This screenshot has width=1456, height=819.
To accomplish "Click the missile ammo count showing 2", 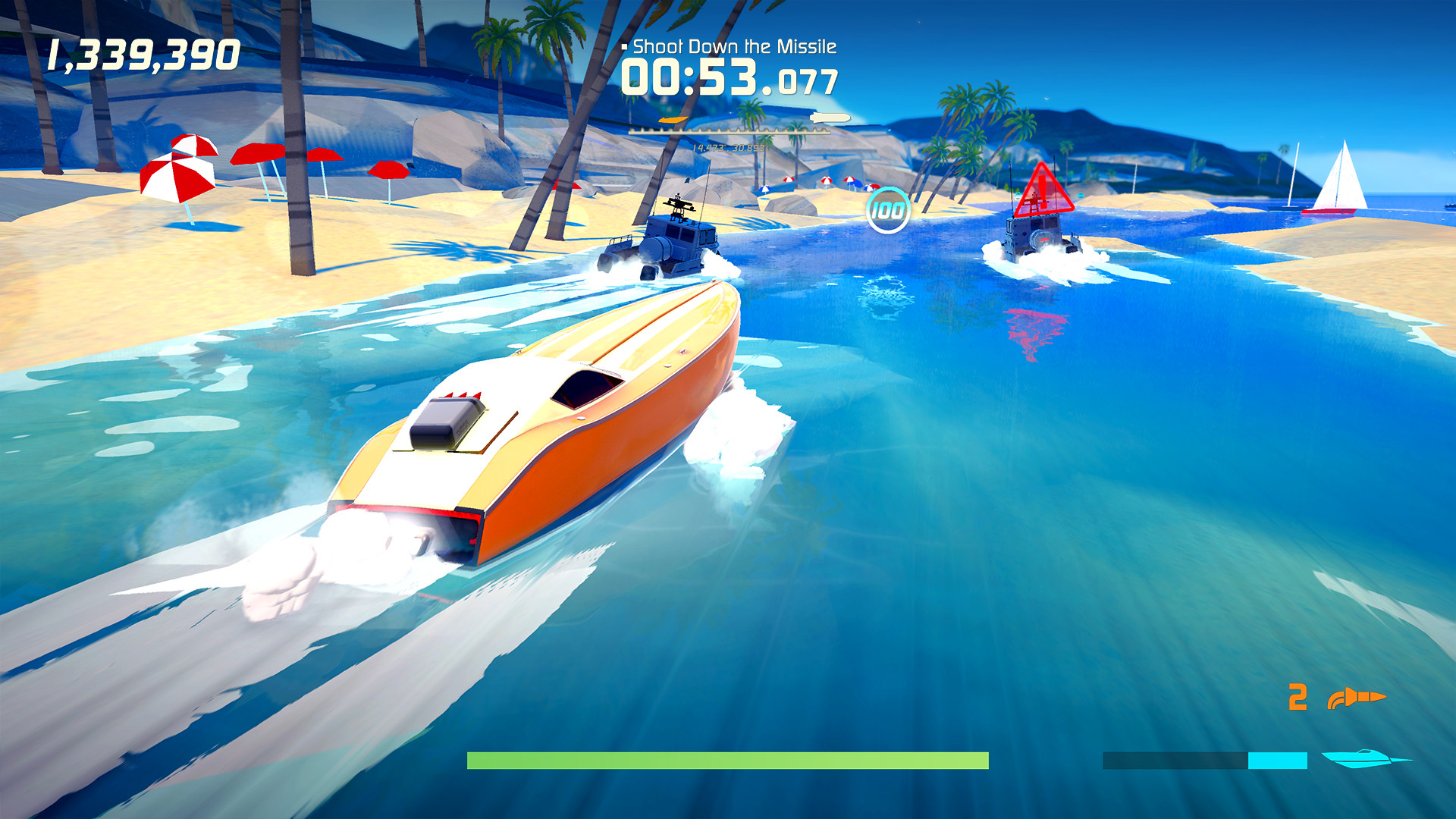I will [x=1298, y=696].
